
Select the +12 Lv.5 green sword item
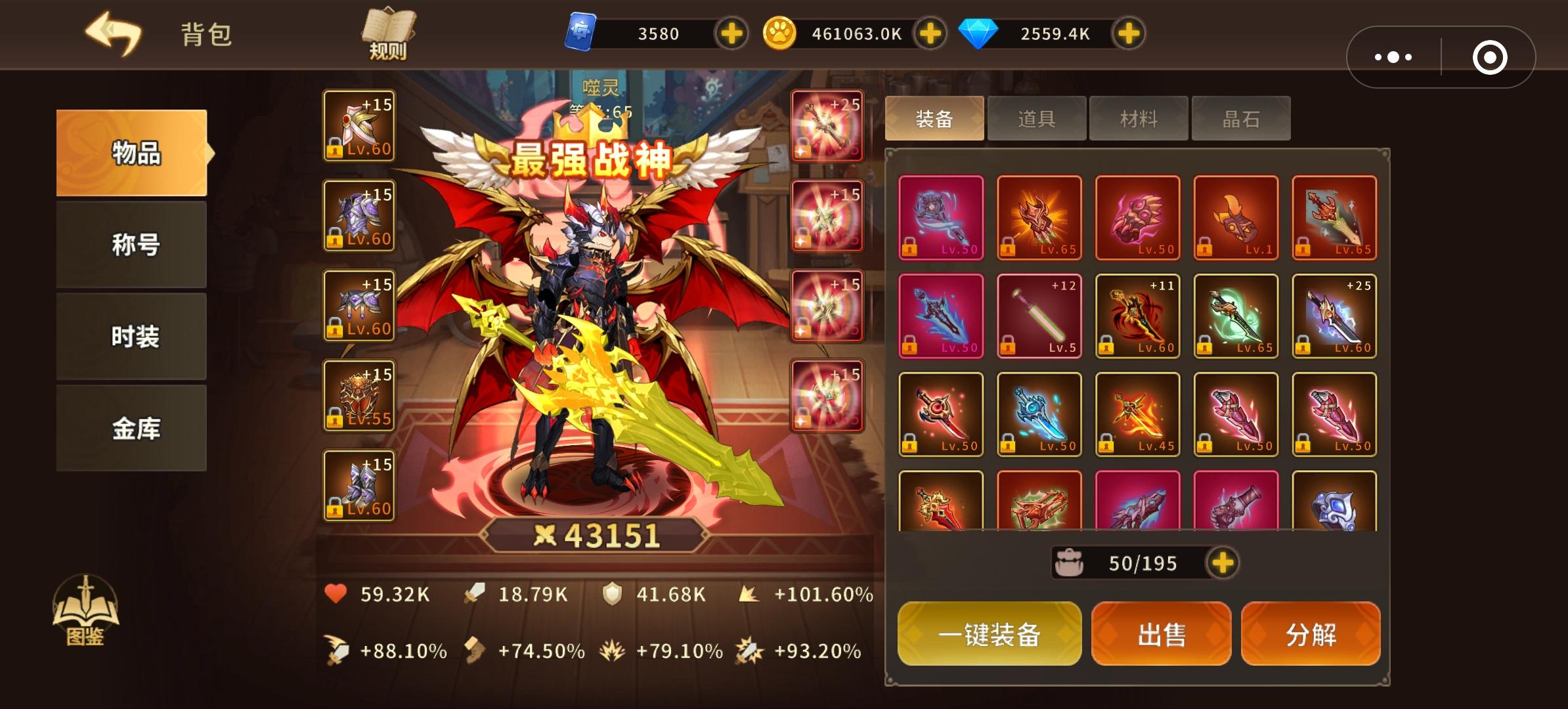(x=1038, y=316)
